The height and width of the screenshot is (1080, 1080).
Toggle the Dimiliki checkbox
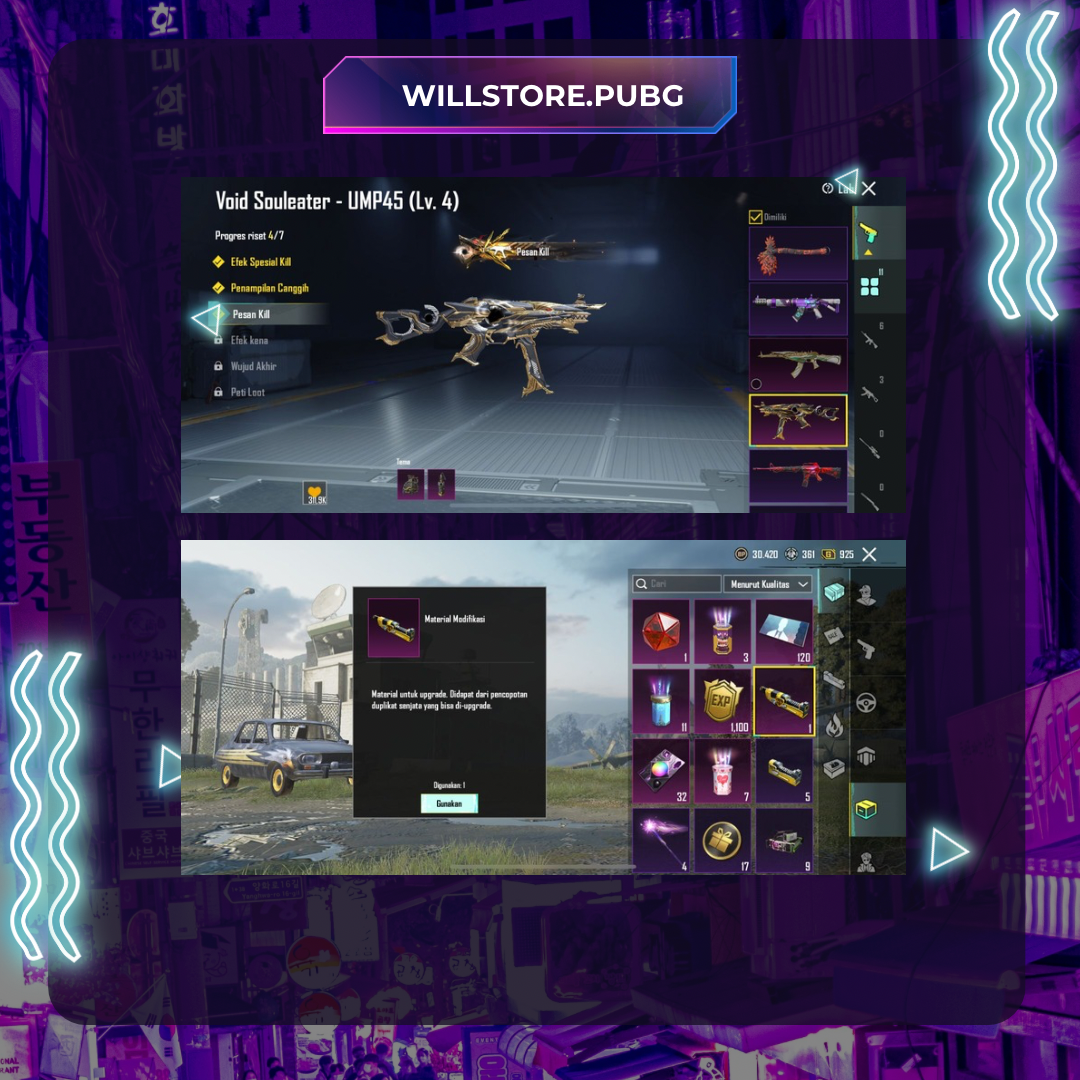(x=756, y=216)
